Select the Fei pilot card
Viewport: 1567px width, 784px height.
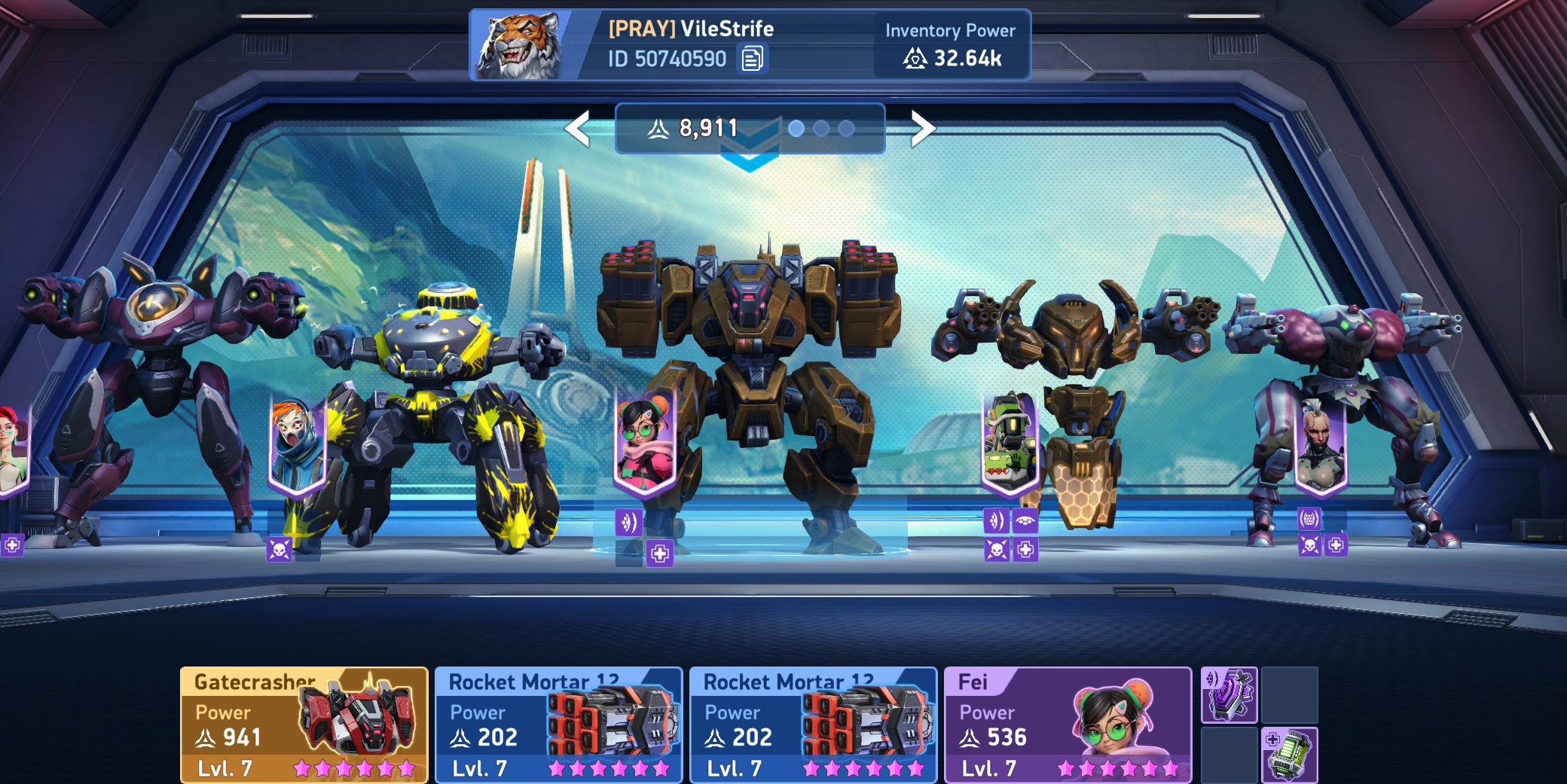click(x=1067, y=725)
